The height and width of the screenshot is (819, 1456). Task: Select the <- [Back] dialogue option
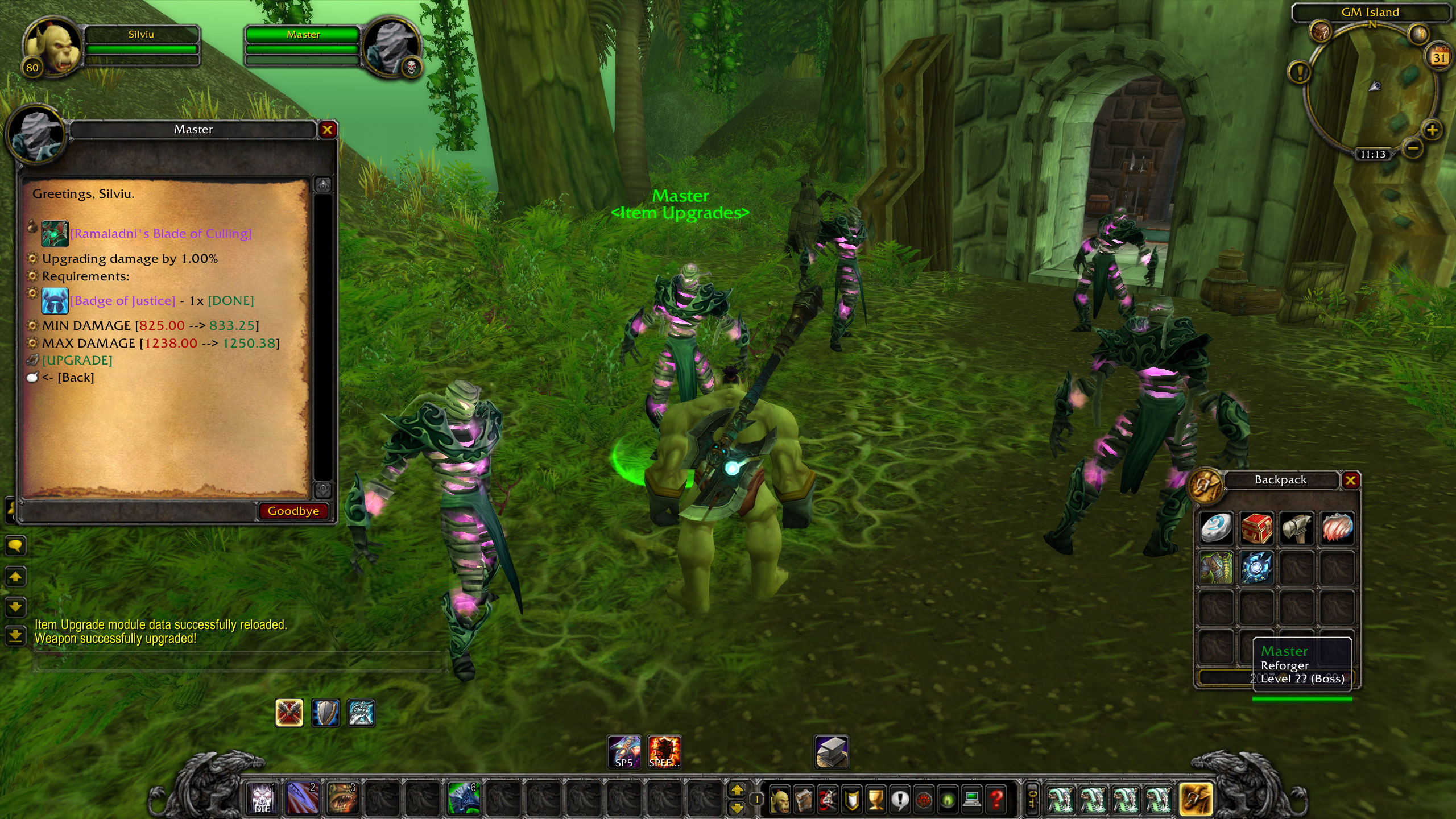[68, 378]
